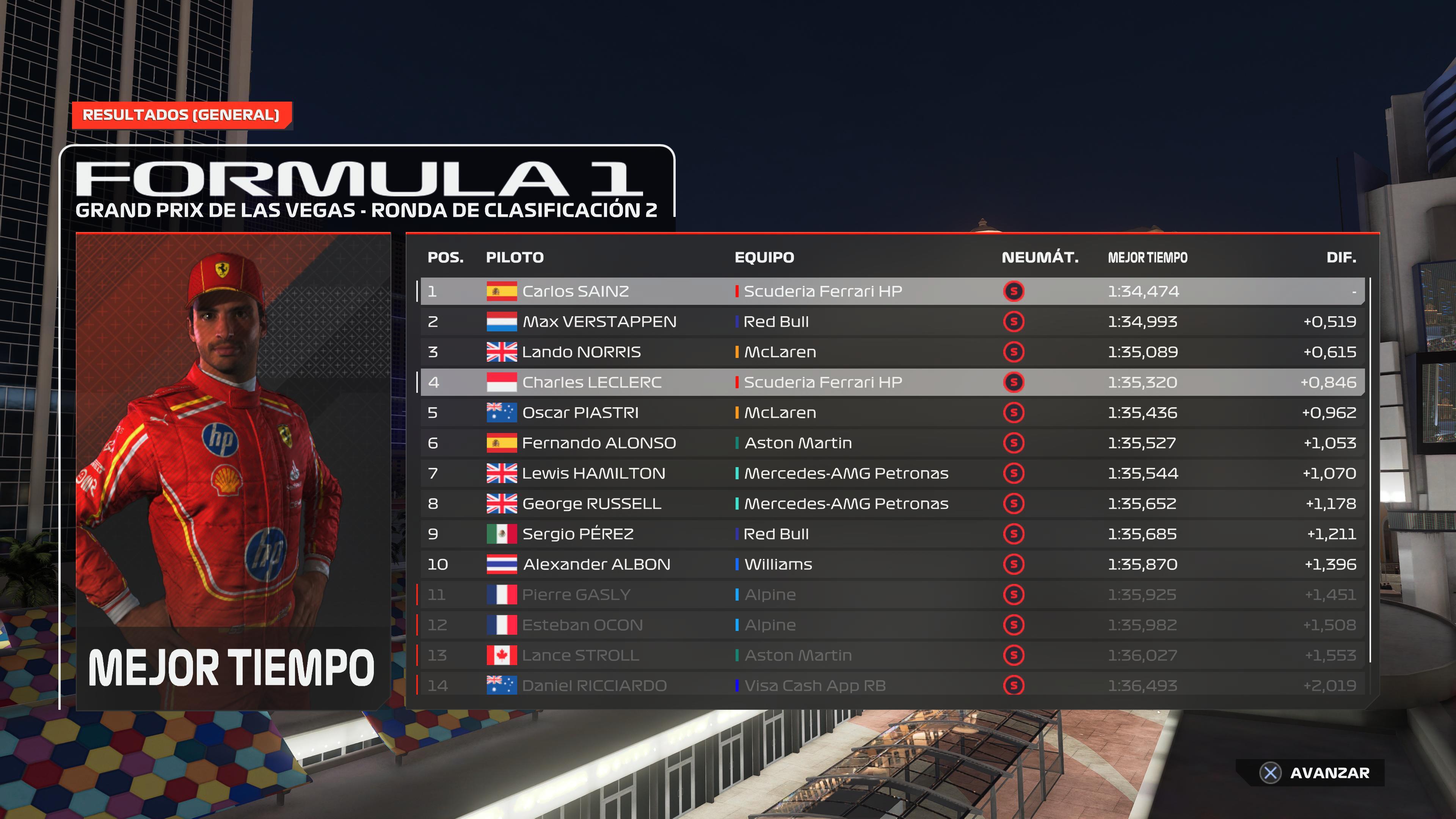Select George RUSSELL's result row
This screenshot has height=819, width=1456.
(892, 504)
